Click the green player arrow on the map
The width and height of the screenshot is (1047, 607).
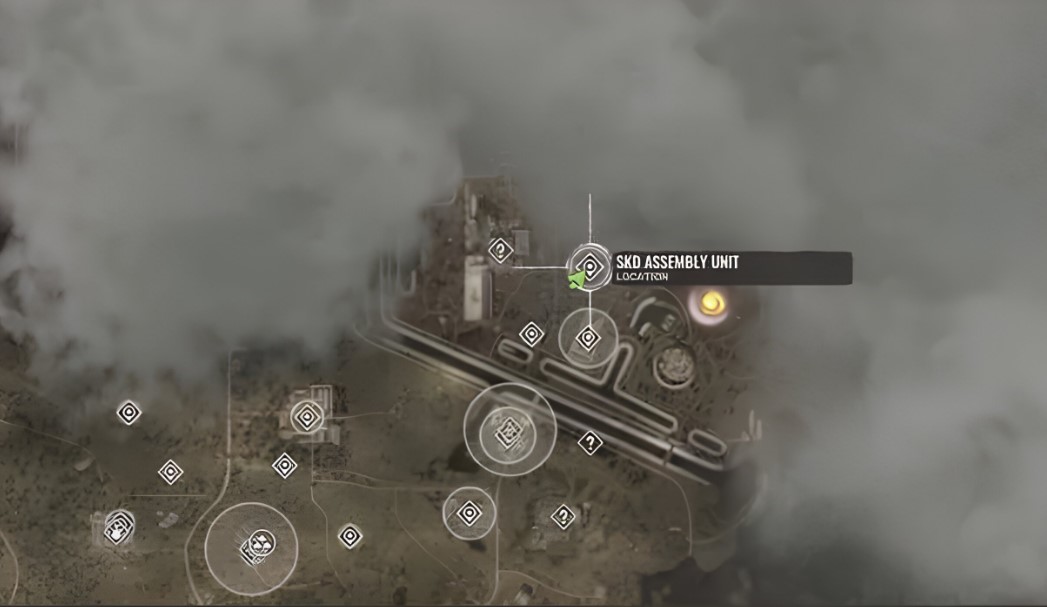577,279
